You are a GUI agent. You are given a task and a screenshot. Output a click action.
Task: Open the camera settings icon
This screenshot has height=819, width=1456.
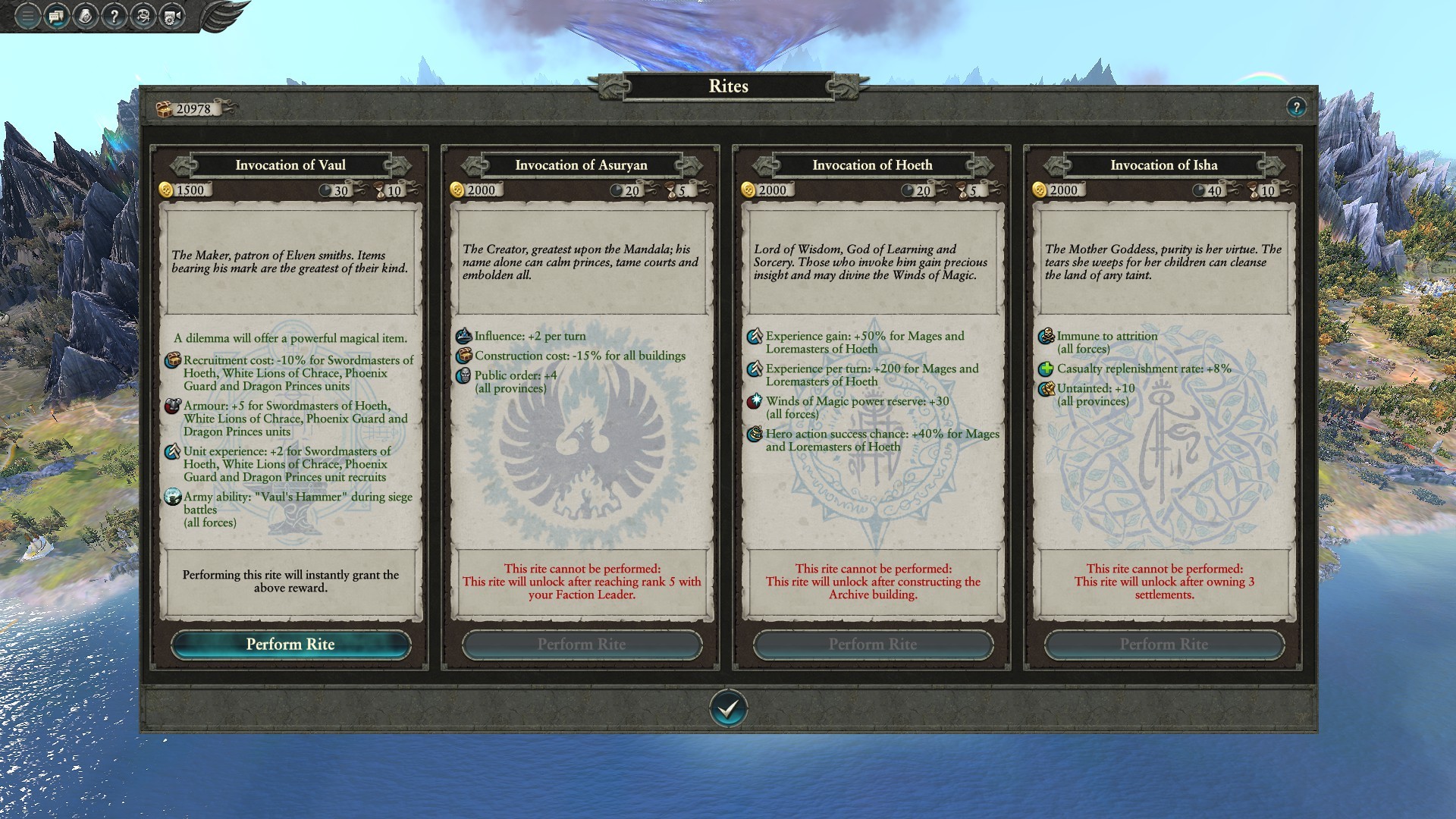(171, 16)
